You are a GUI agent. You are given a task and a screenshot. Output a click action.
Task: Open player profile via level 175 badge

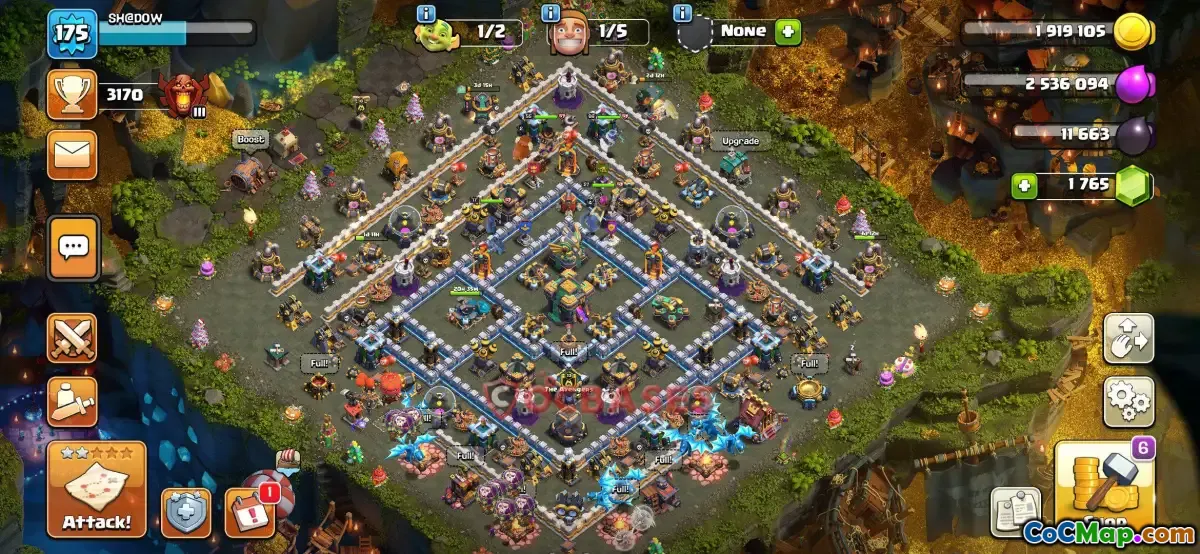(x=71, y=34)
